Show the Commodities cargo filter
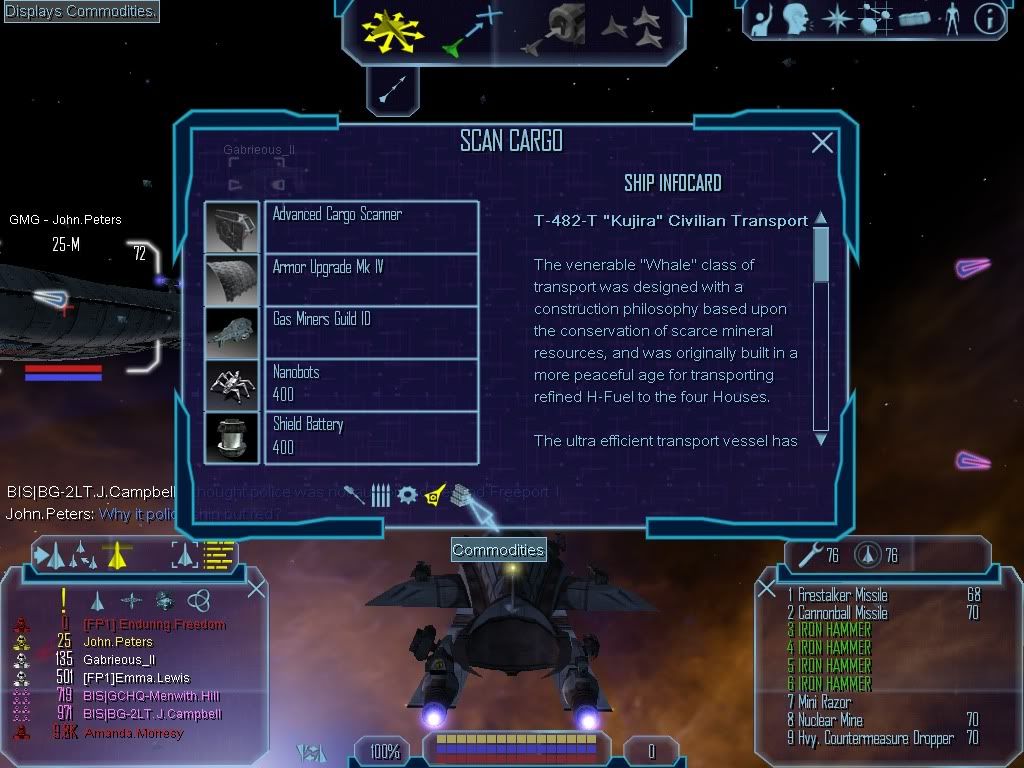1024x768 pixels. (460, 494)
